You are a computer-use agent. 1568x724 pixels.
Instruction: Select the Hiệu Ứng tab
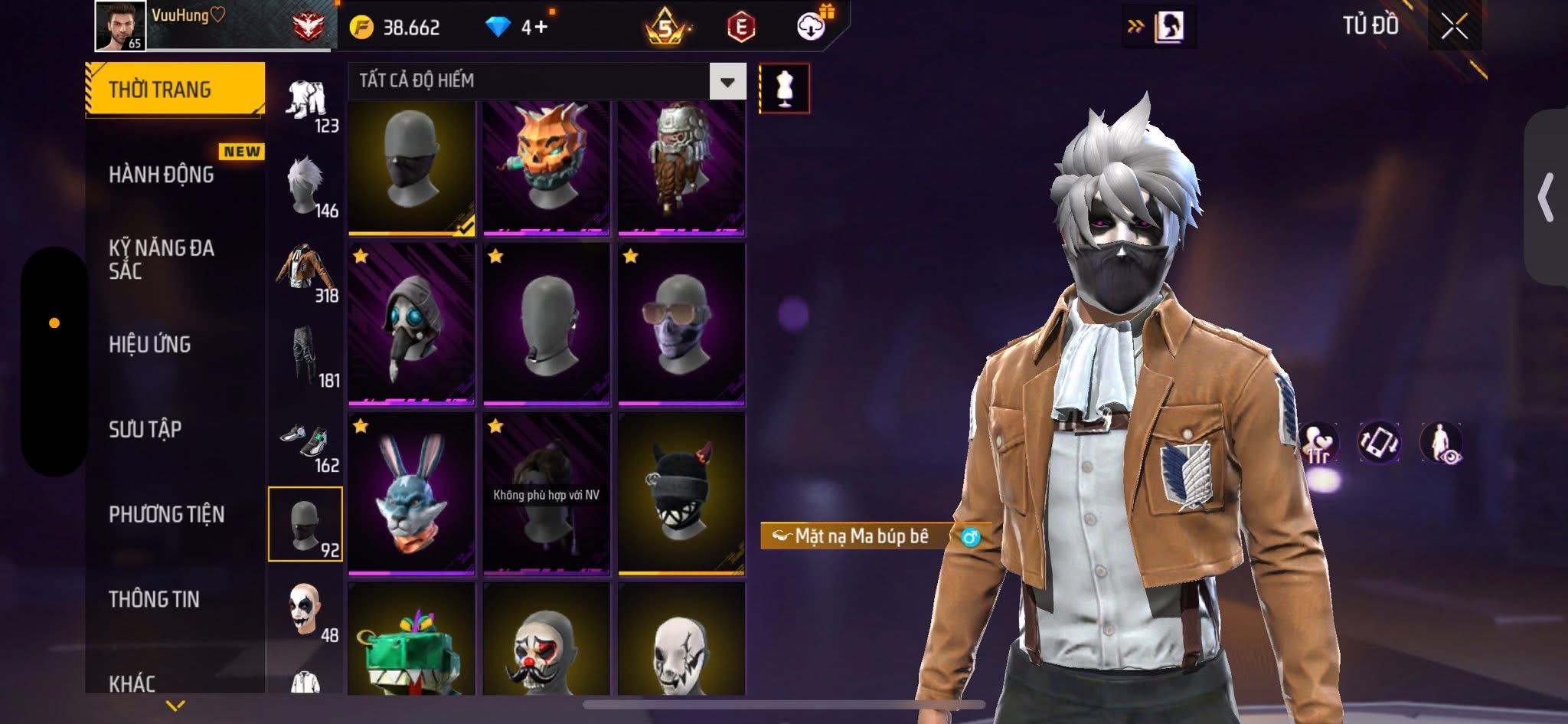pos(150,344)
